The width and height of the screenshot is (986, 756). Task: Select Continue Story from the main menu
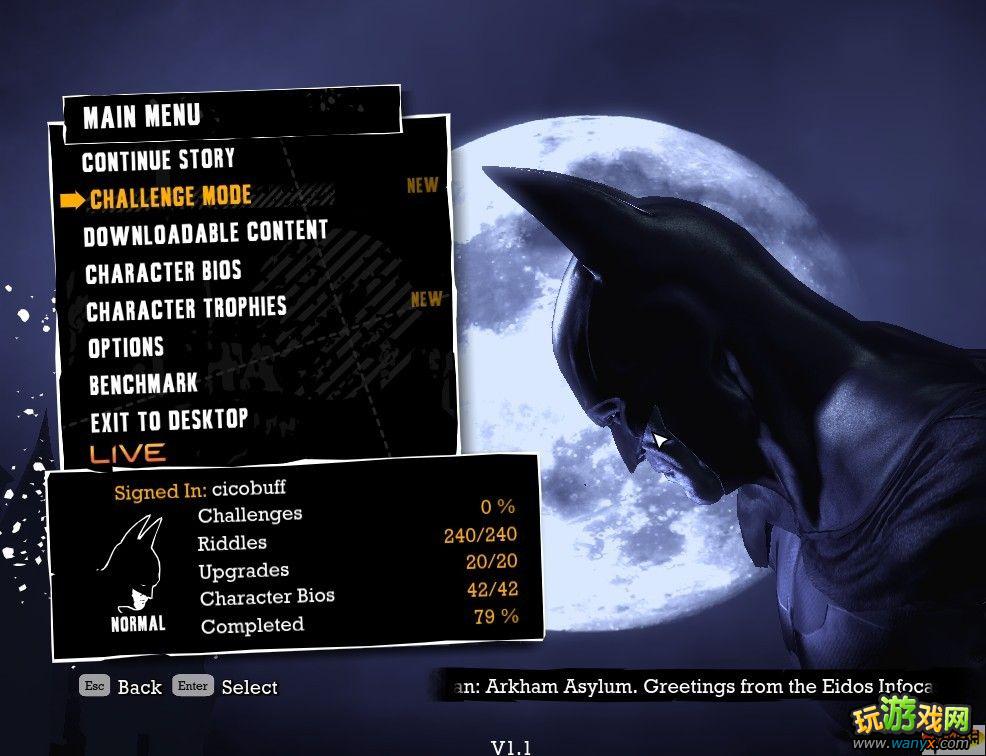(x=158, y=160)
